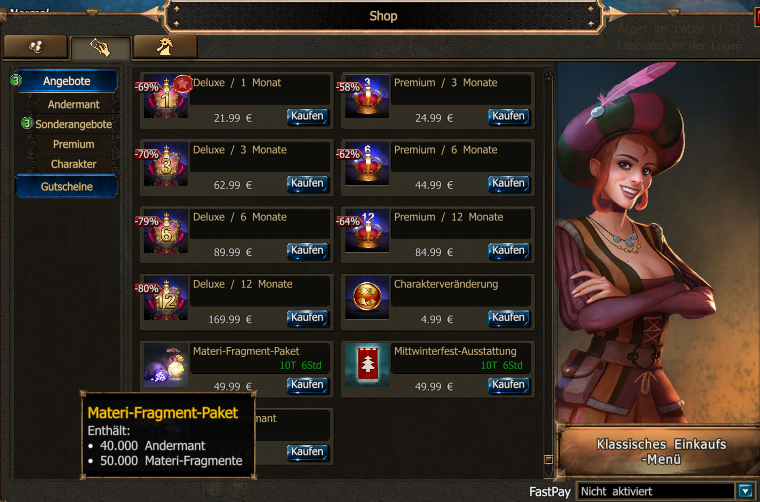Click Kaufen for Premium 6 Monate

coord(508,184)
